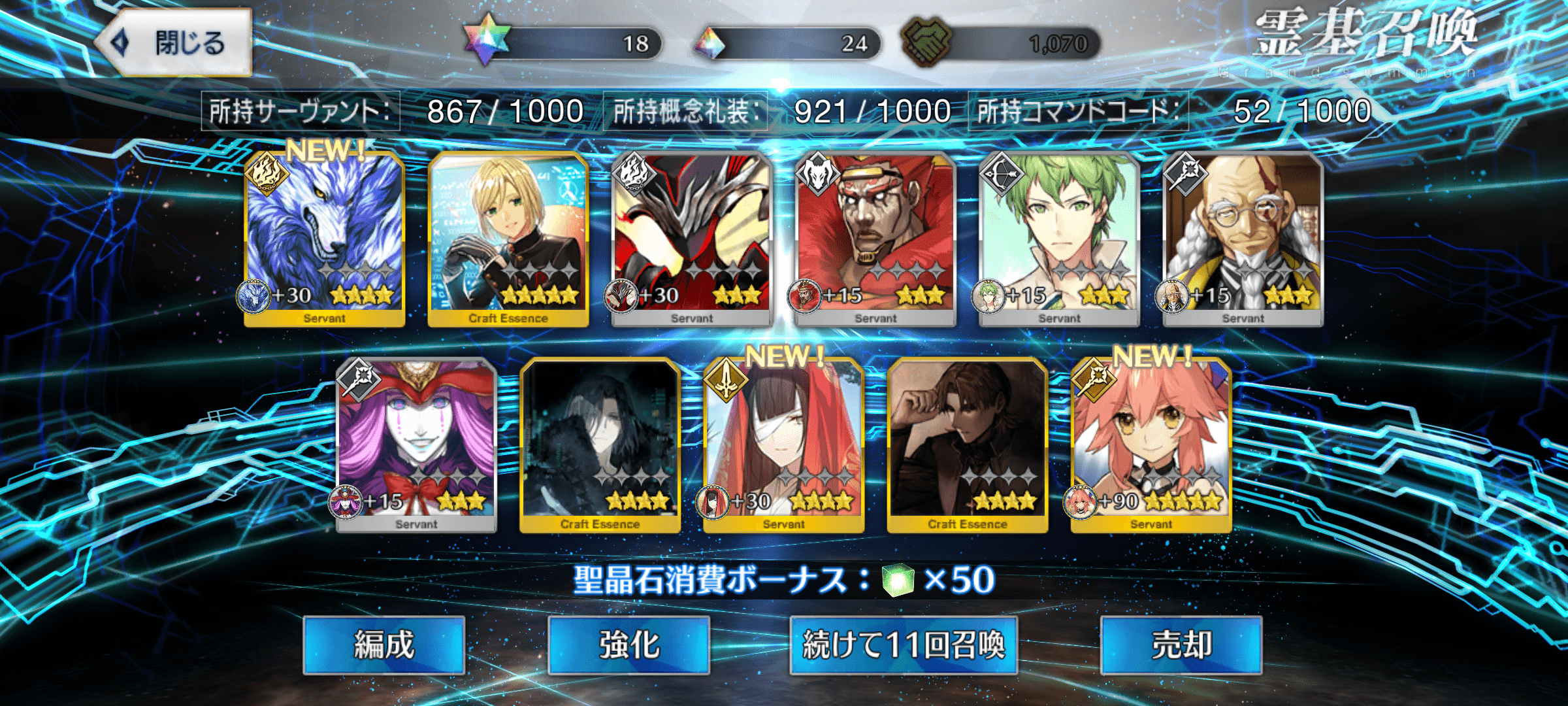Pick the bald elderly man with glasses card
This screenshot has width=1568, height=706.
point(1243,239)
